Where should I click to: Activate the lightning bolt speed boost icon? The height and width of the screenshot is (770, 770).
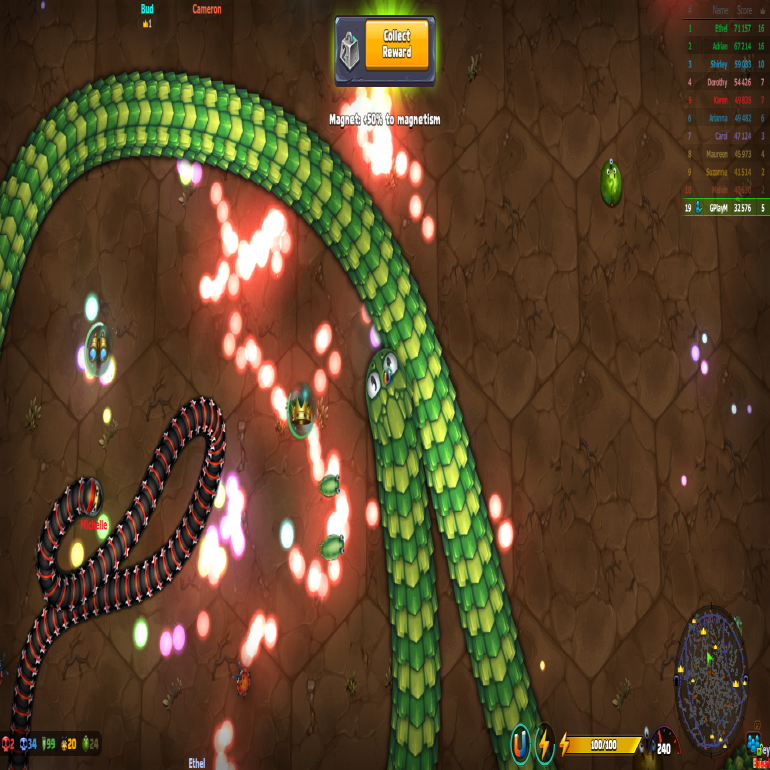pos(545,743)
